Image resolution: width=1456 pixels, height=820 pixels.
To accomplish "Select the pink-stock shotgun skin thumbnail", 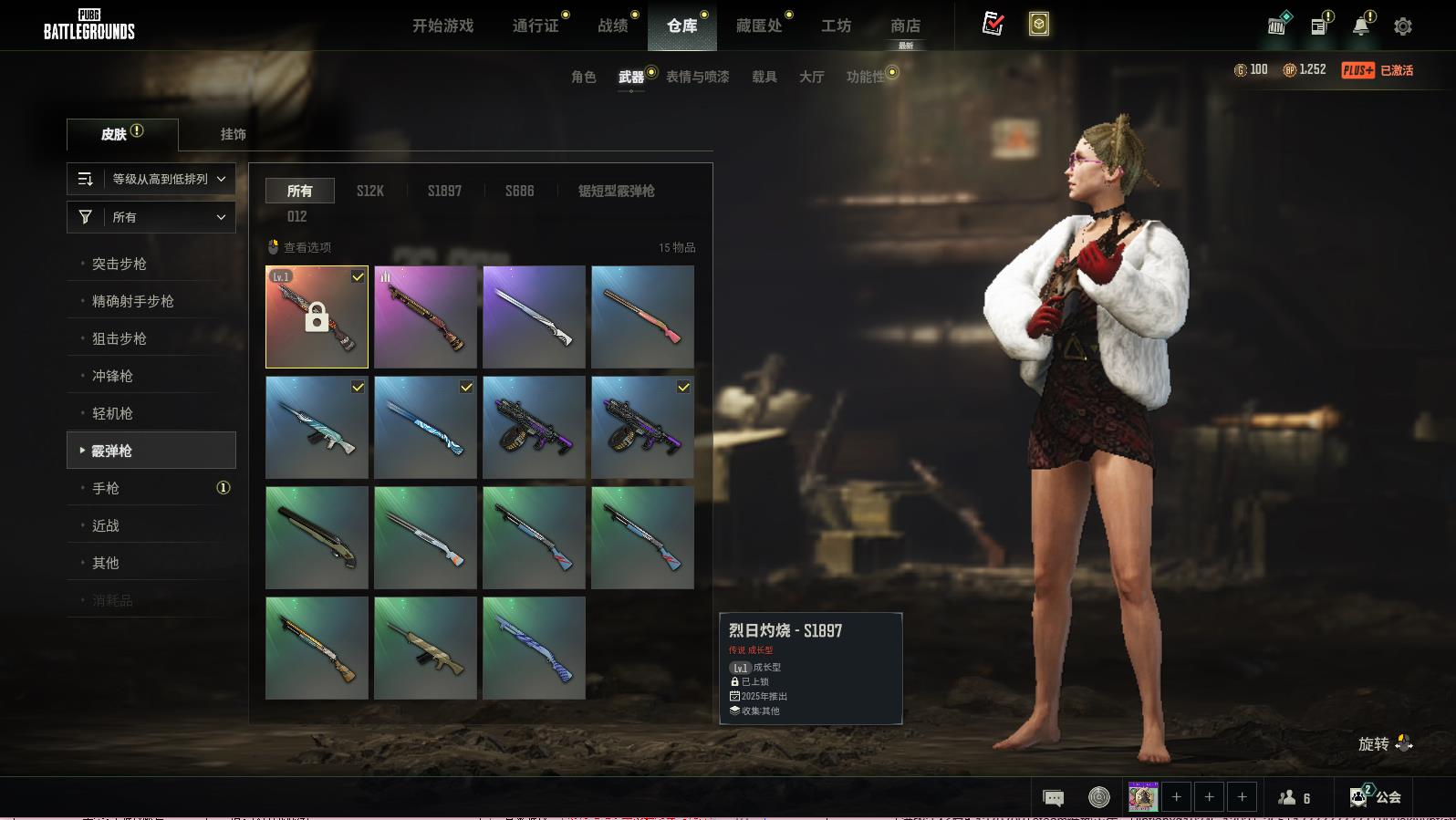I will [x=642, y=317].
